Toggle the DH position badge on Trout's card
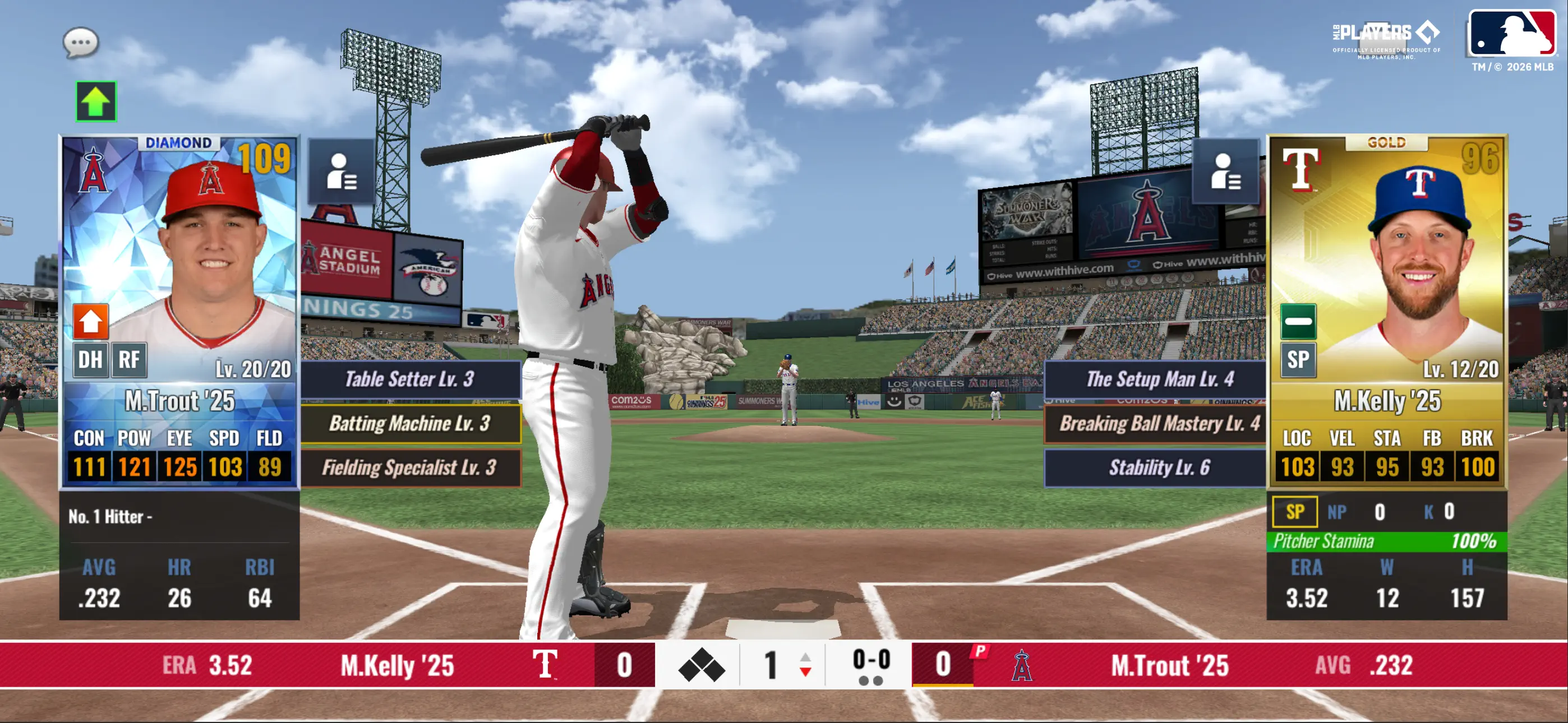The height and width of the screenshot is (723, 1568). 90,360
